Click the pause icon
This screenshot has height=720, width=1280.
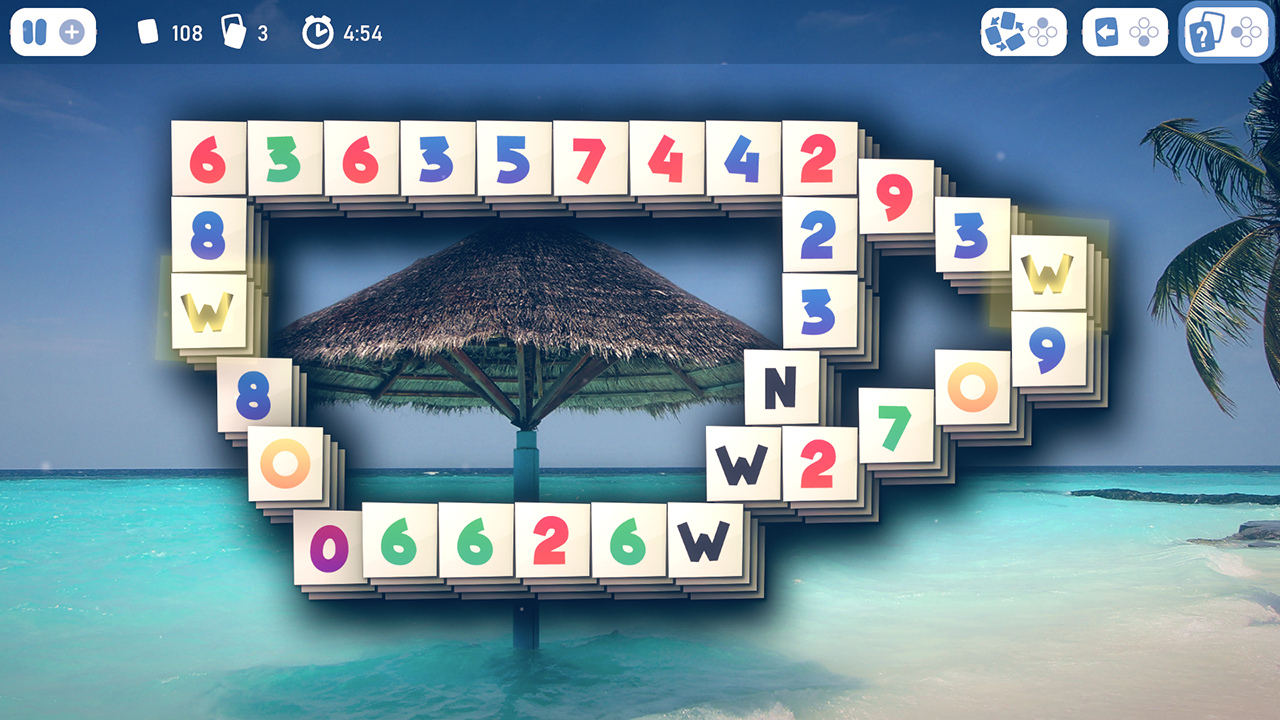[x=33, y=33]
